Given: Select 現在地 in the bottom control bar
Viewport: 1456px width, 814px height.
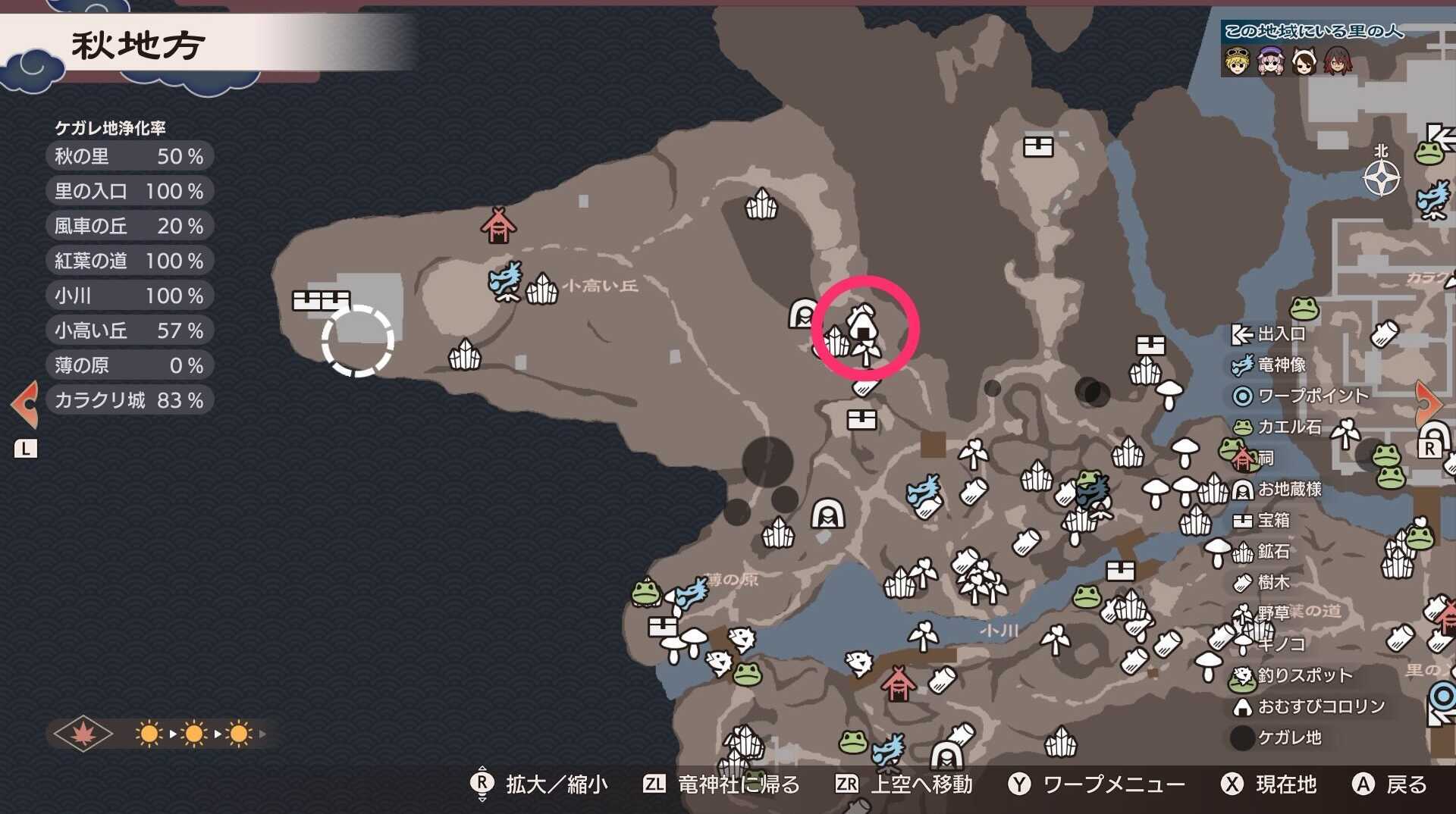Looking at the screenshot, I should (x=1282, y=785).
